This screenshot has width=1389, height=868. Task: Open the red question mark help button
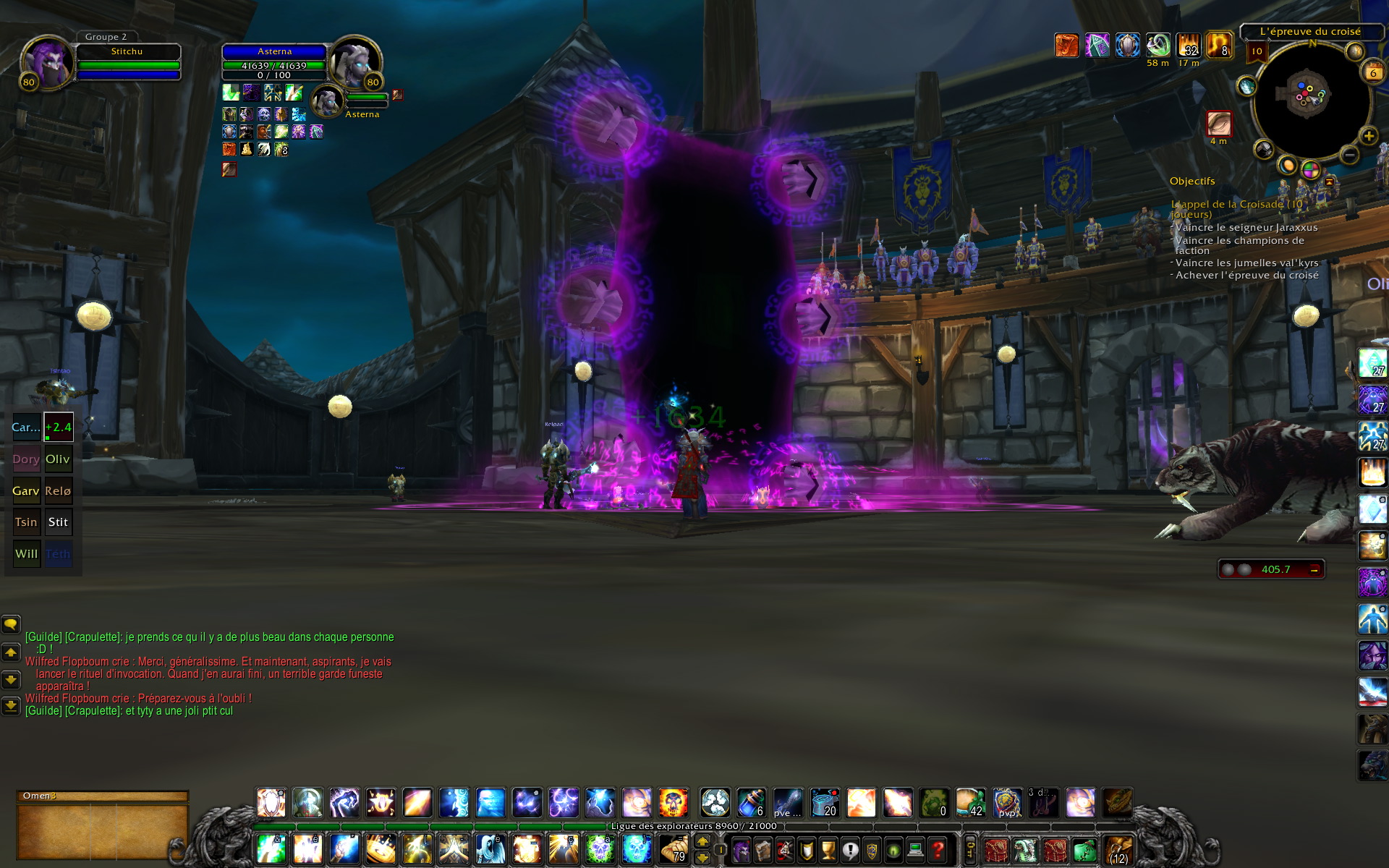tap(938, 849)
